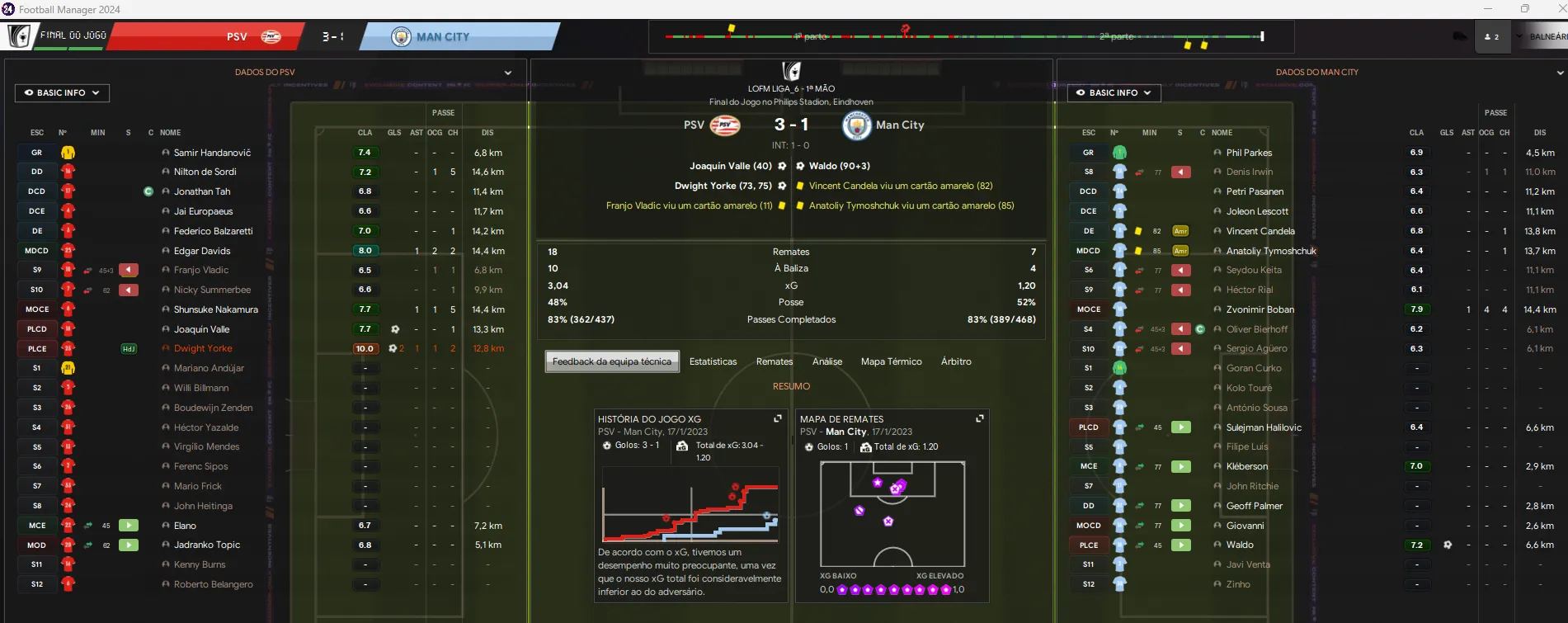Screen dimensions: 1568x623
Task: Open PSV's Basic Info view dropdown
Action: click(x=62, y=93)
